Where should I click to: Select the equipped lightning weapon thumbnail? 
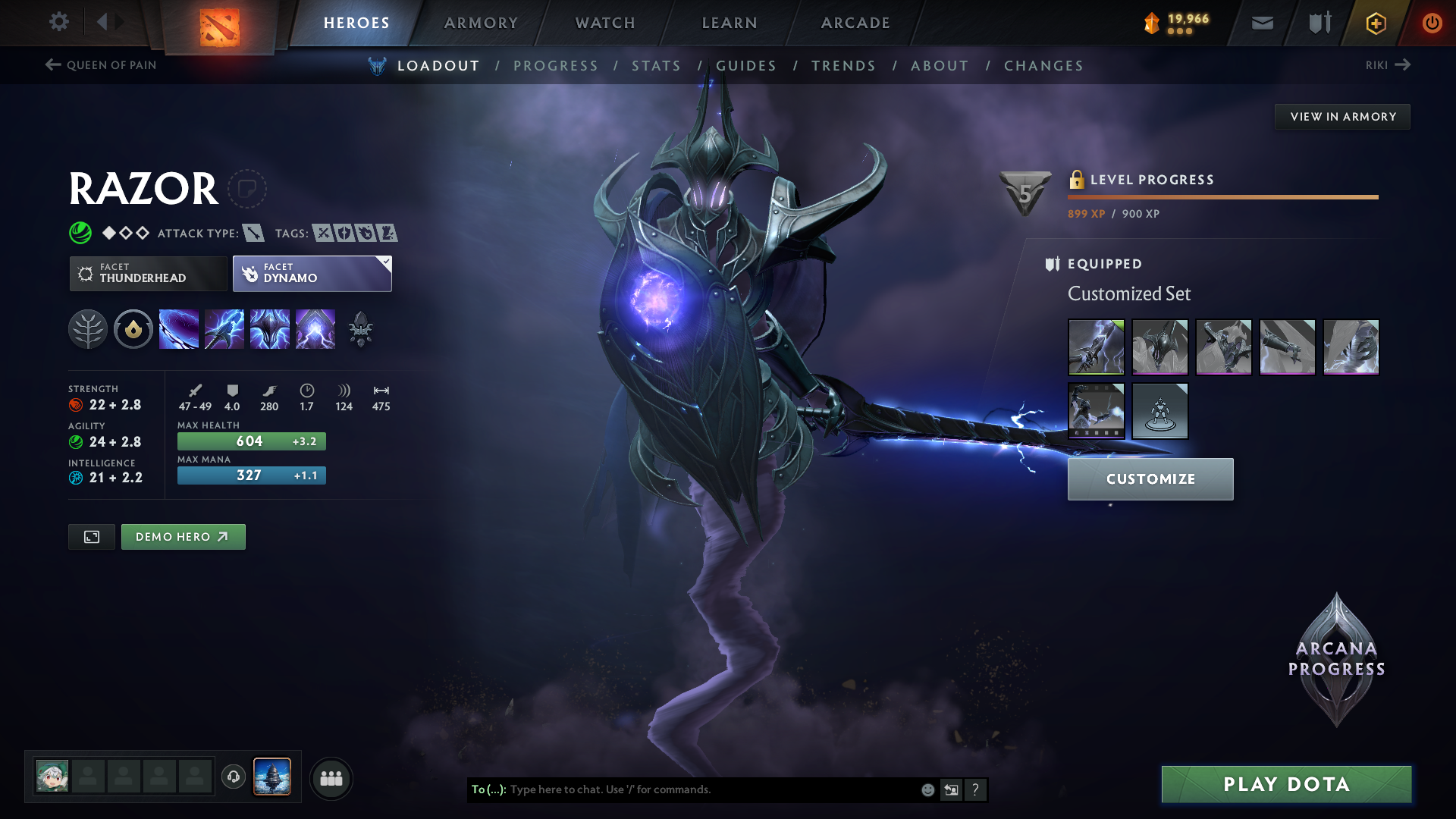coord(1096,347)
